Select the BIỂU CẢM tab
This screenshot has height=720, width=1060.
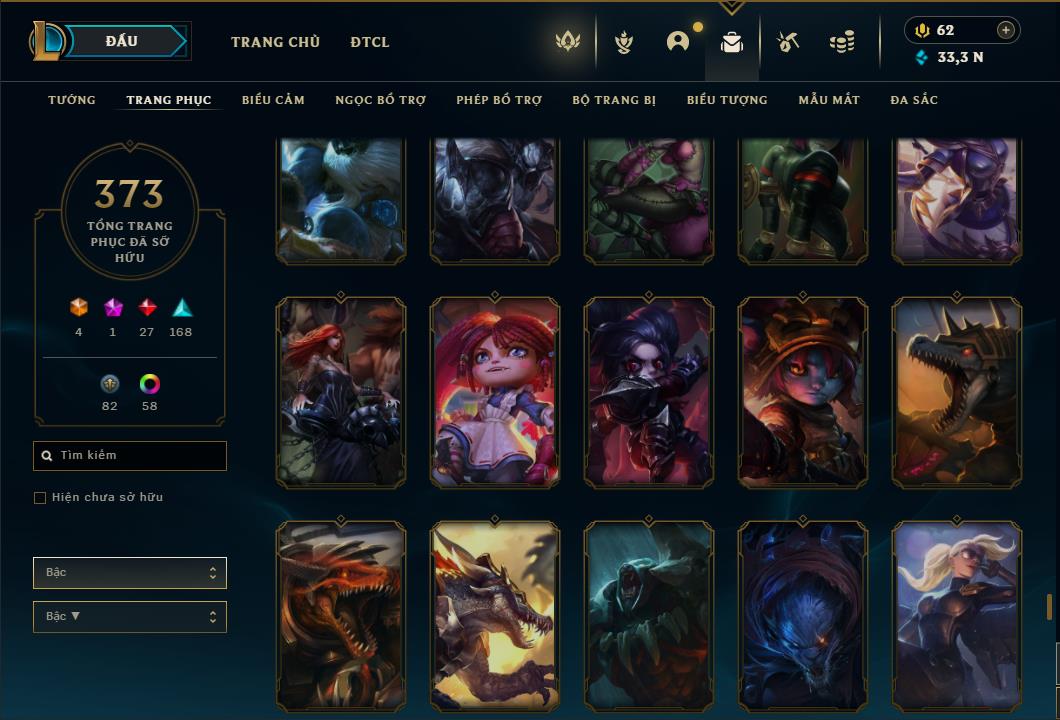(273, 100)
